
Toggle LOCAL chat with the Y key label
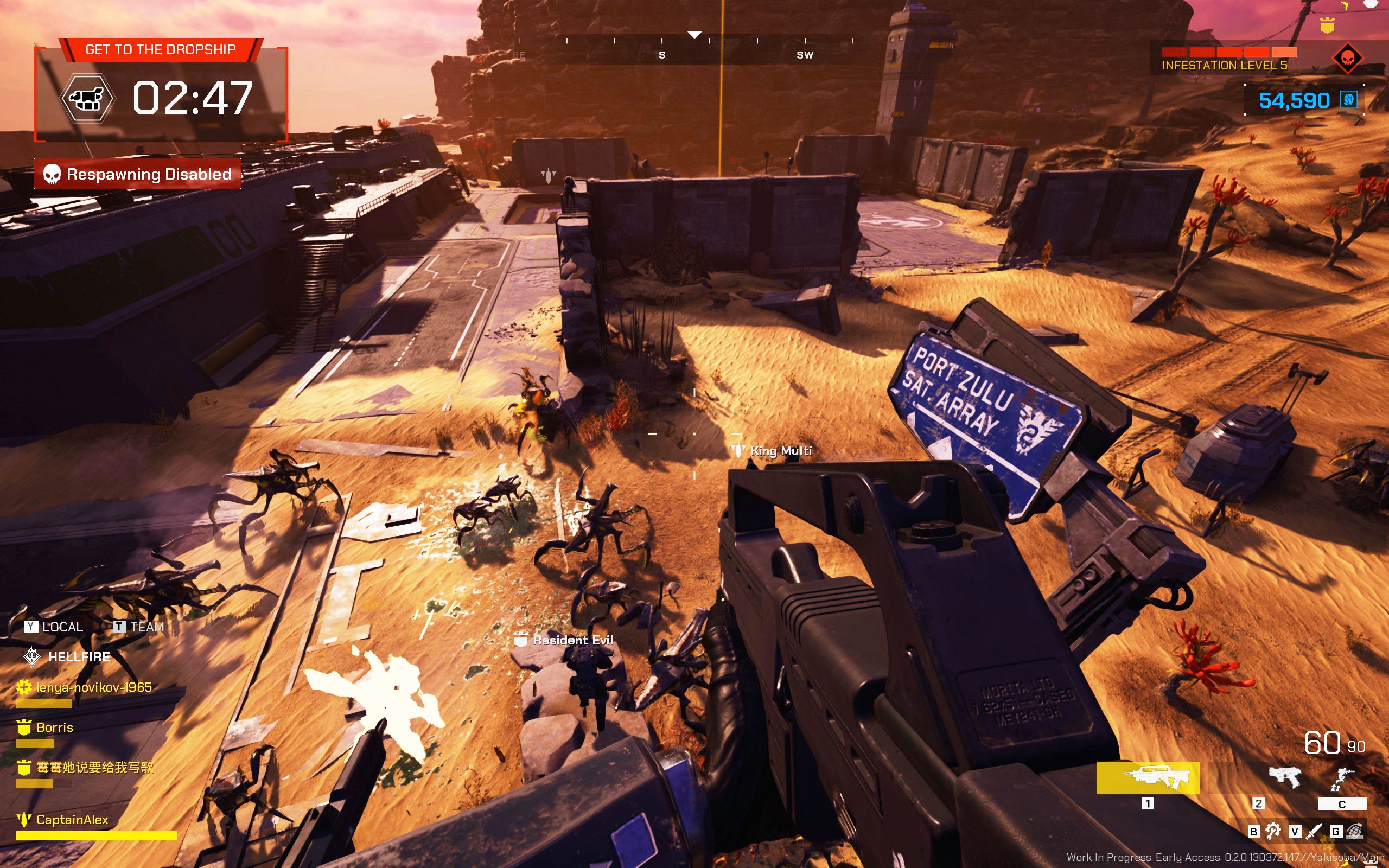pos(31,626)
